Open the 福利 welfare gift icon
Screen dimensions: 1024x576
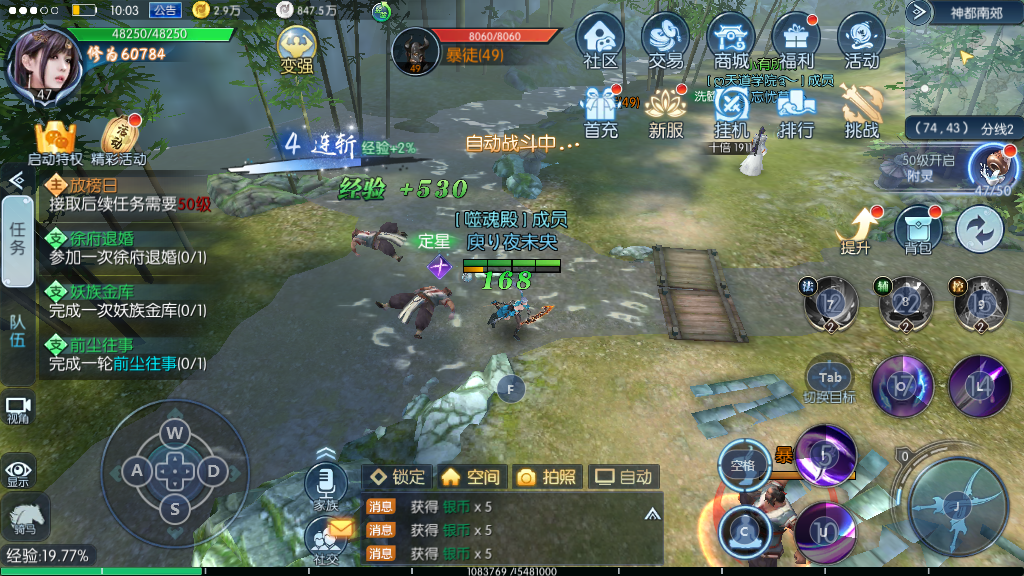796,40
